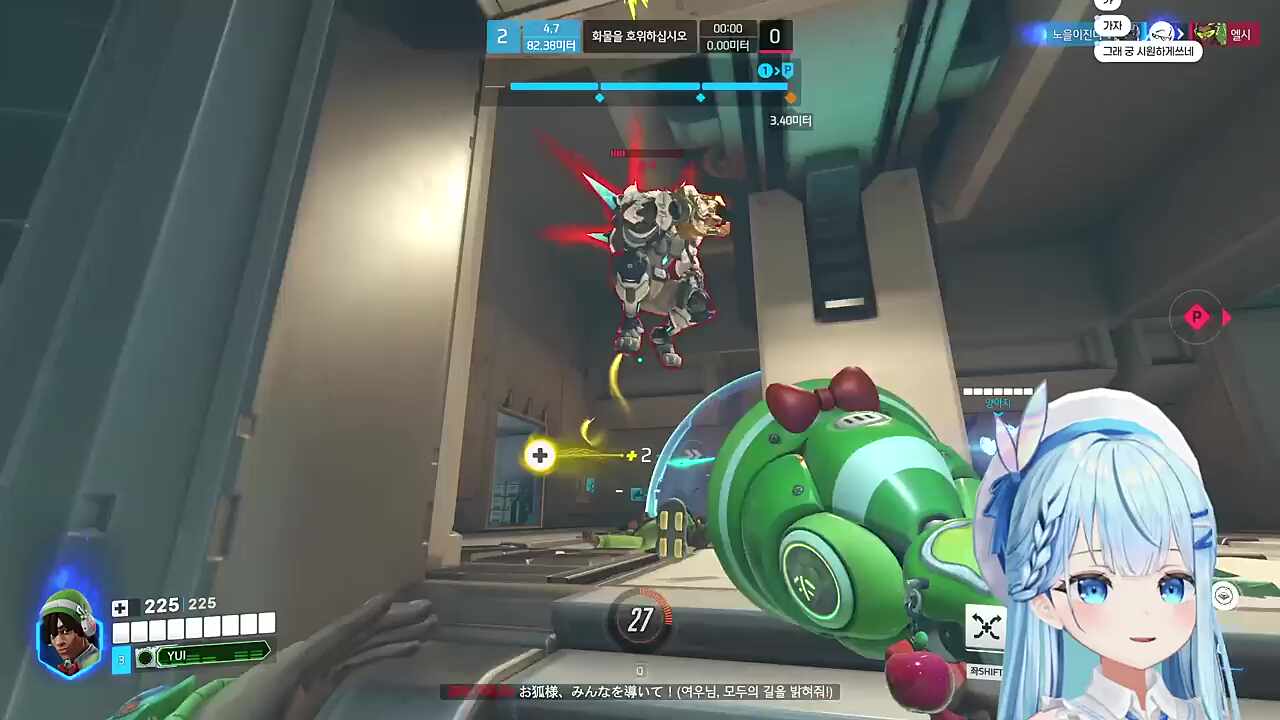The height and width of the screenshot is (720, 1280).
Task: Open the first checkpoint diamond on the track bar
Action: 599,97
